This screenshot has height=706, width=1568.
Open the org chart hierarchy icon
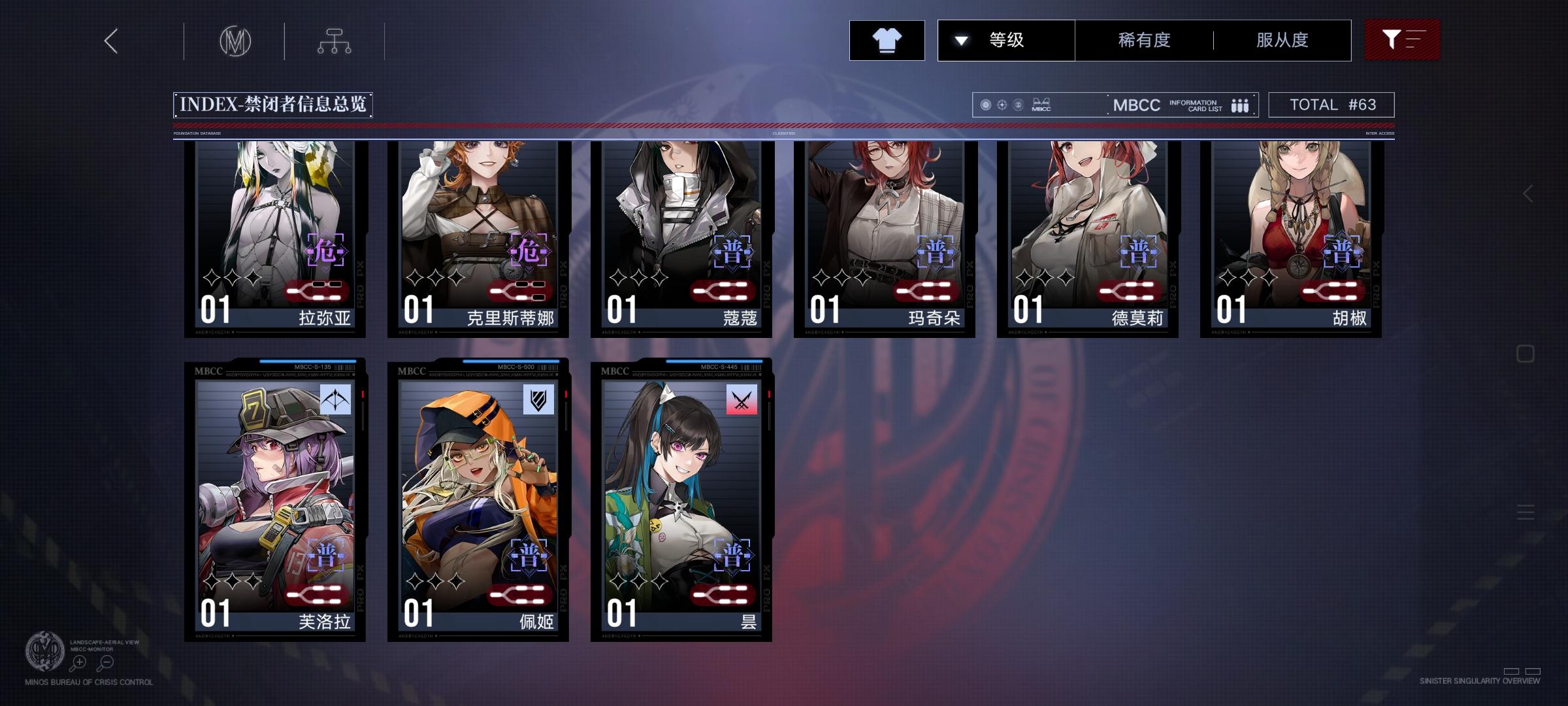(335, 41)
